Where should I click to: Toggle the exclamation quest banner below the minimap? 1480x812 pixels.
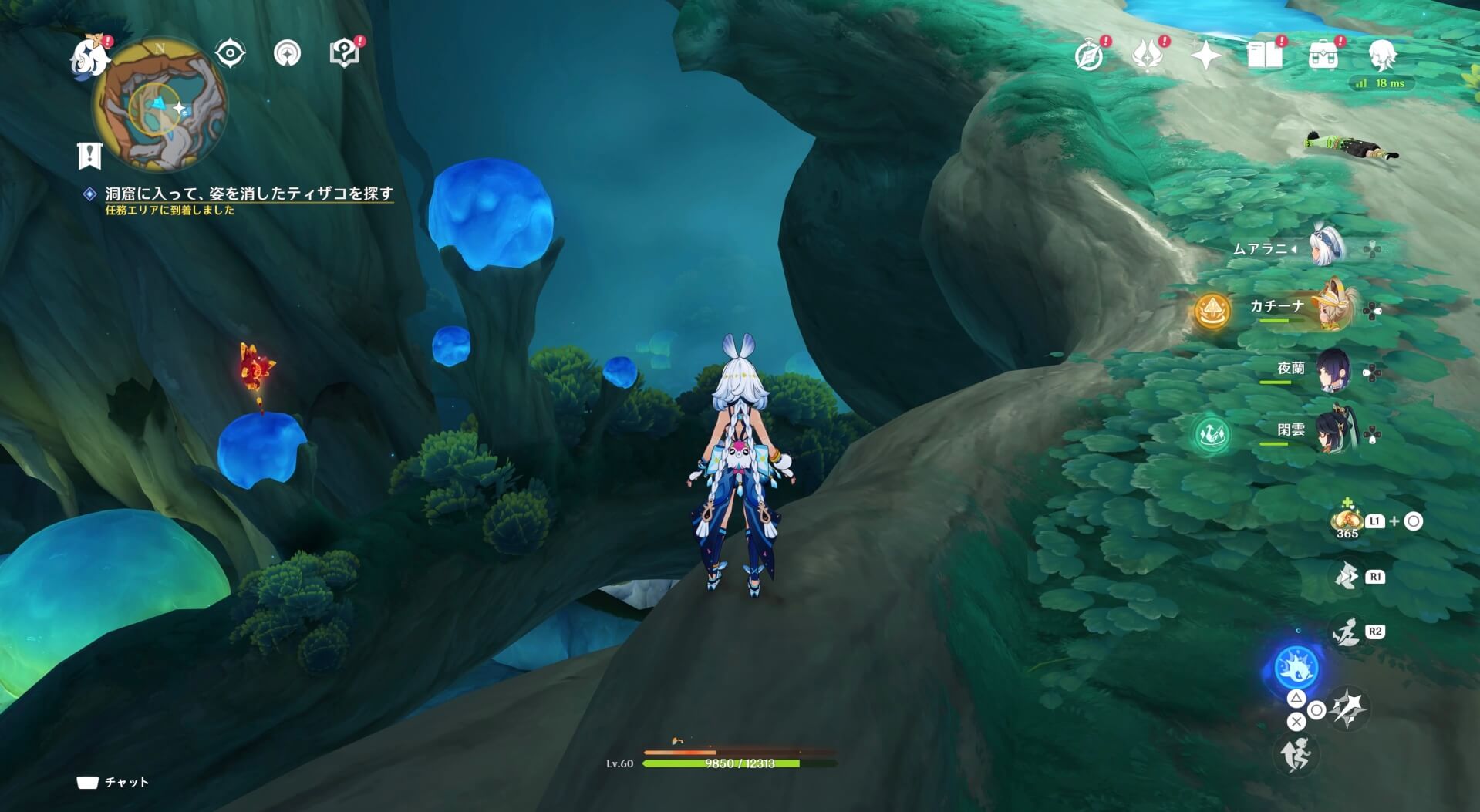(x=90, y=157)
